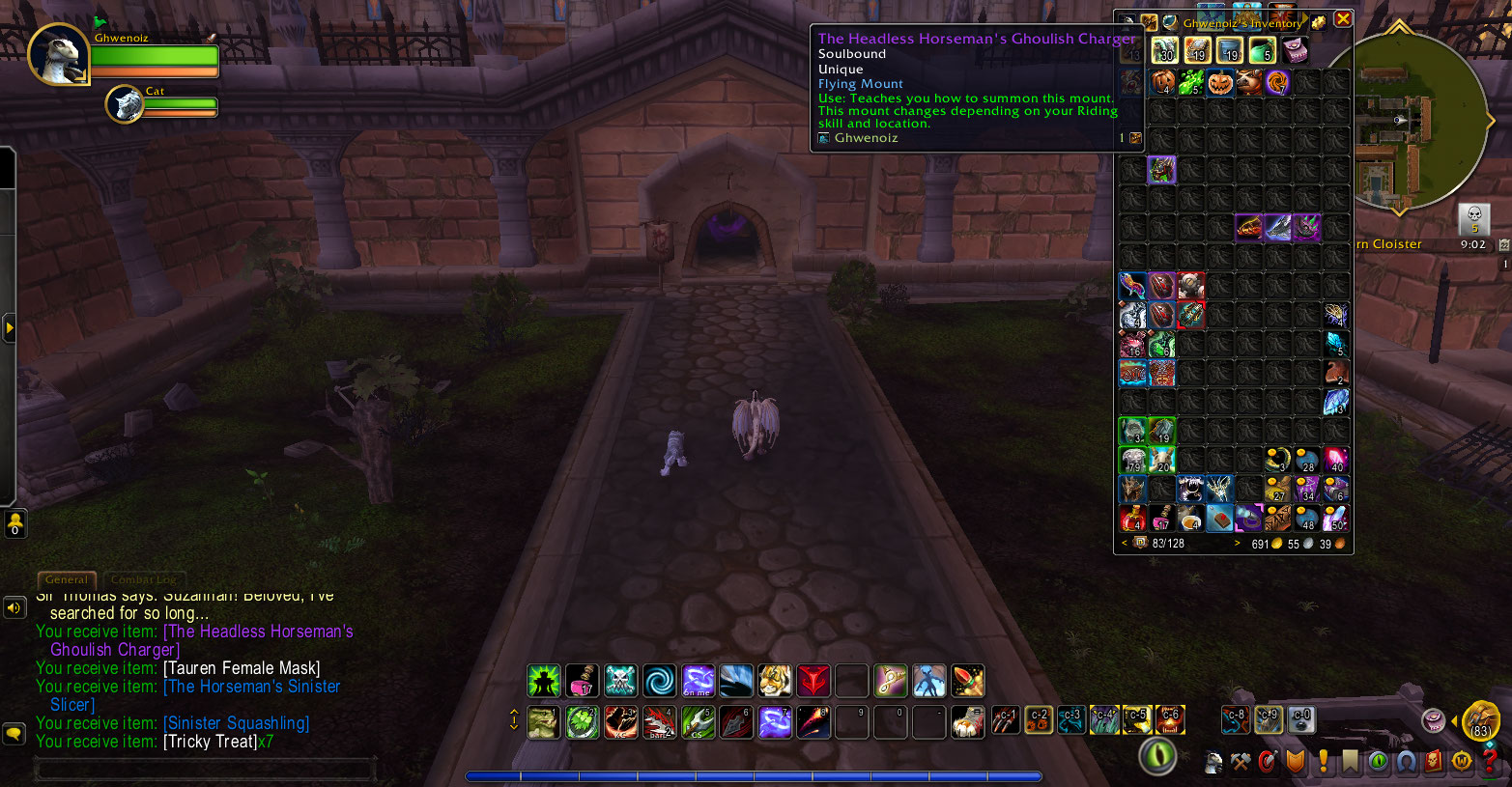Use the axe ability in slot 5
This screenshot has width=1512, height=787.
698,722
